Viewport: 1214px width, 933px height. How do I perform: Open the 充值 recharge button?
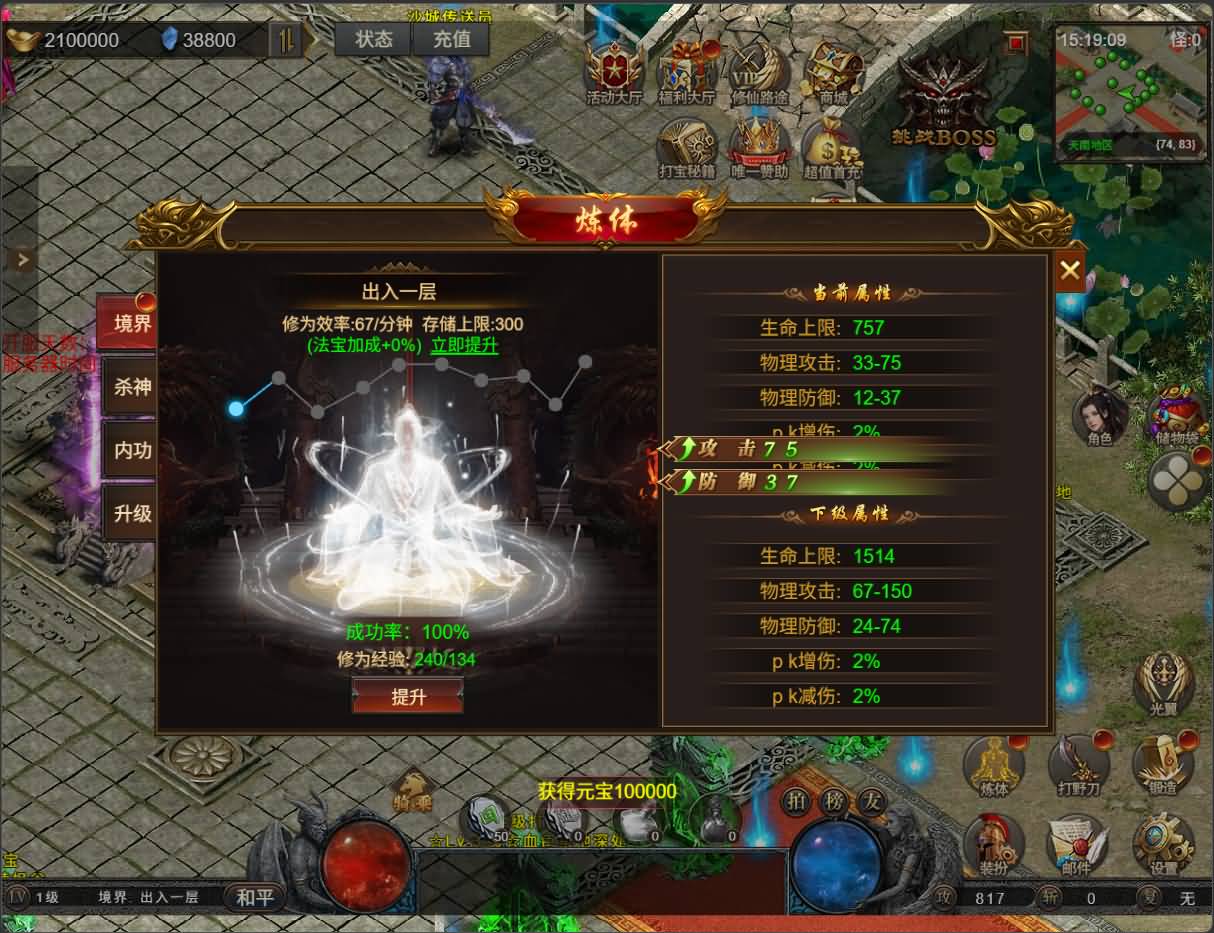[452, 39]
